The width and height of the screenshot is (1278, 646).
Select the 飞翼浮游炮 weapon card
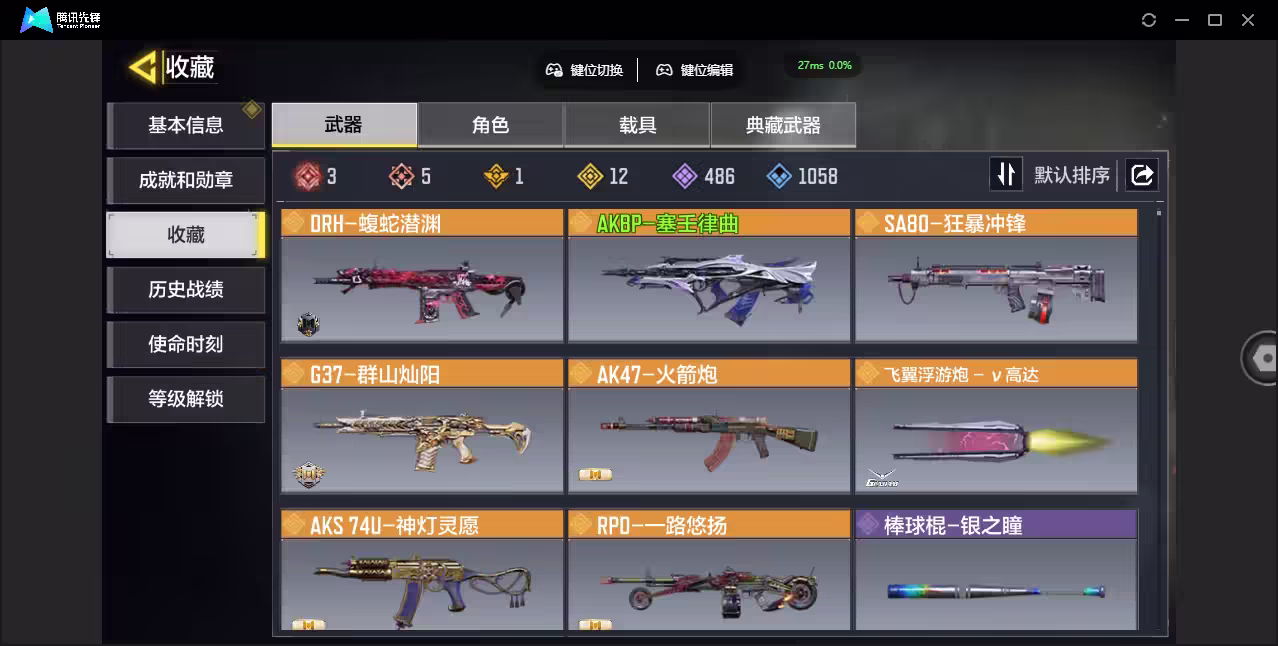pos(996,427)
